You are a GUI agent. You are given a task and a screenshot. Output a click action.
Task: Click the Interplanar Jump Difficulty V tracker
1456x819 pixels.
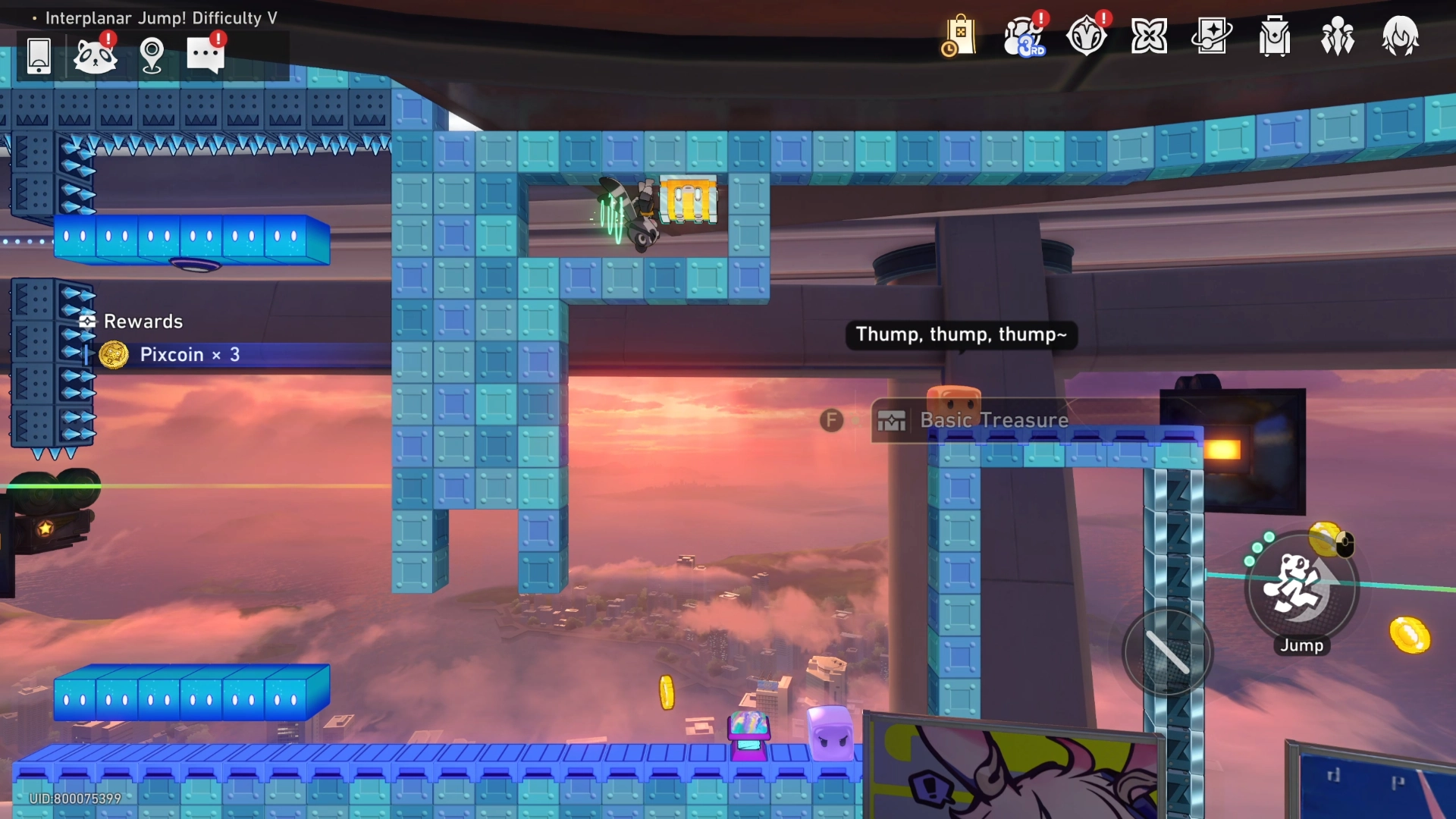[161, 18]
